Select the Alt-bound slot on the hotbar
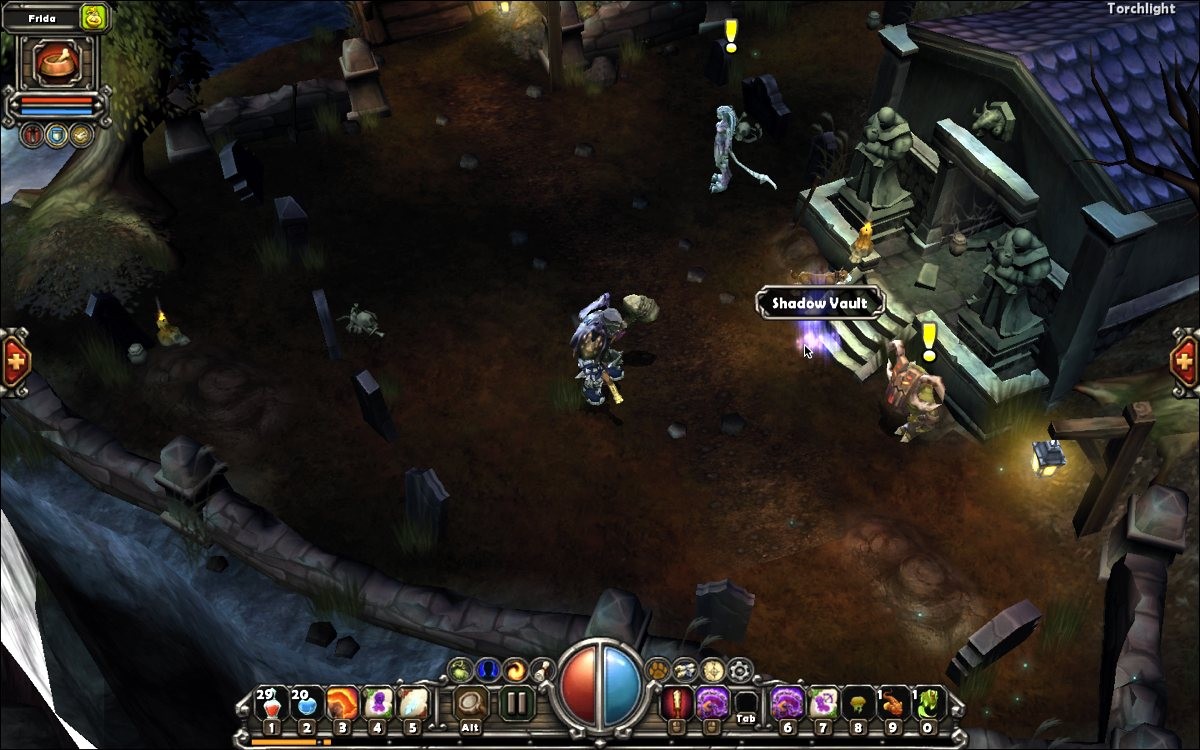 [x=470, y=703]
